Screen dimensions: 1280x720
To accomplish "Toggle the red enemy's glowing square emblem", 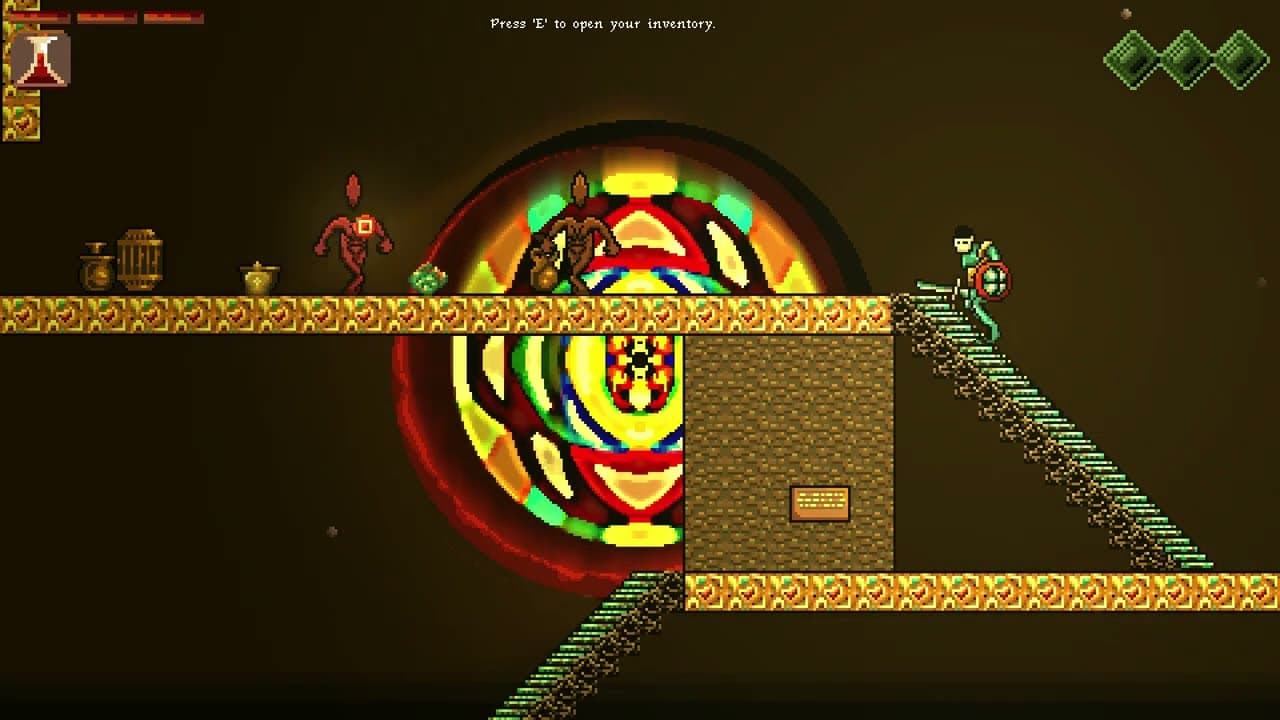I will (x=367, y=226).
